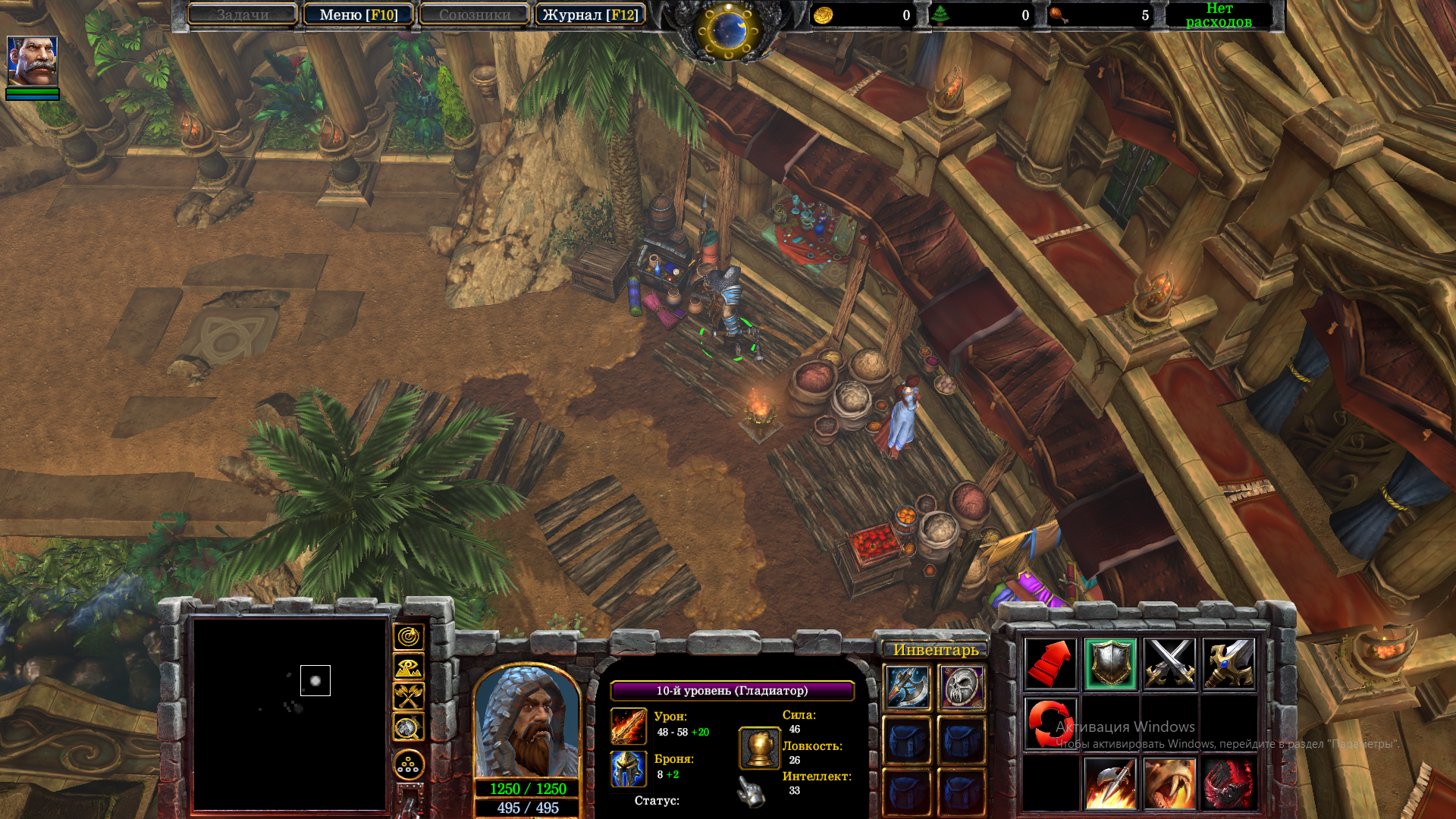Select the hero portrait icon at top-left

click(x=32, y=61)
